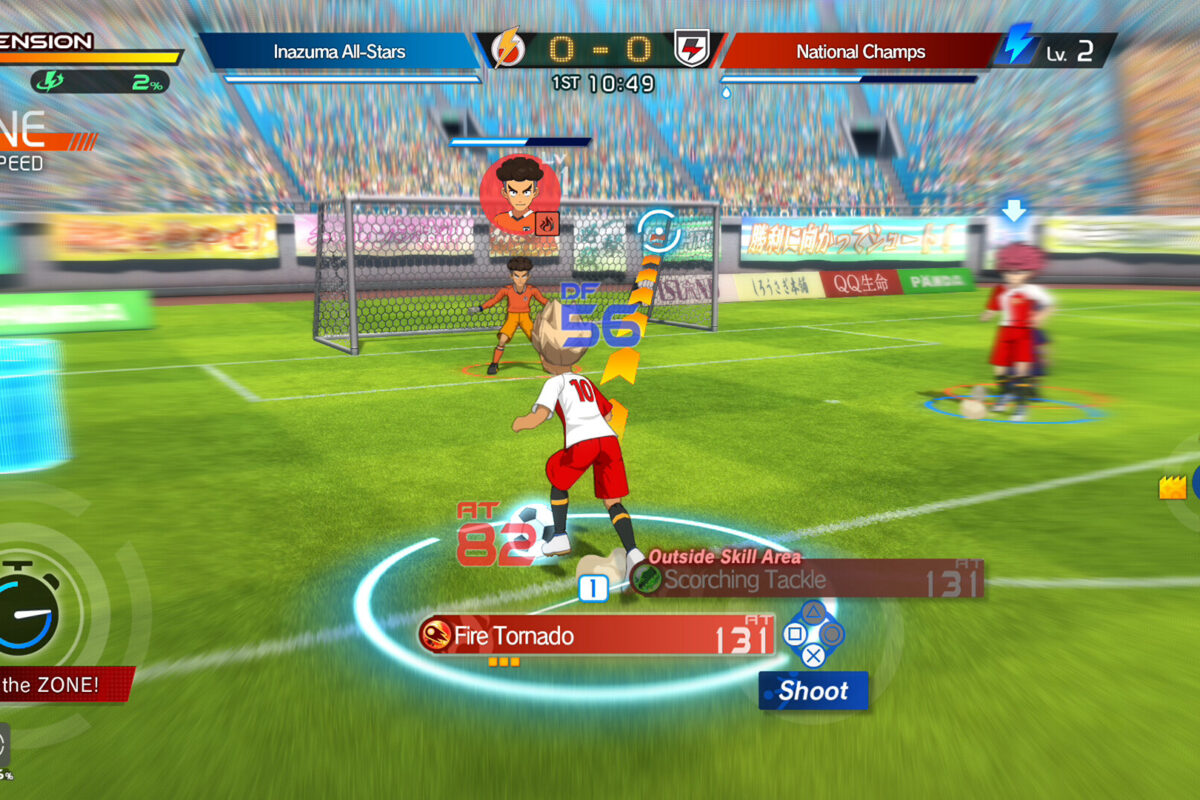Screen dimensions: 1200x800
Task: Choose the Scorching Tackle skill
Action: (806, 579)
